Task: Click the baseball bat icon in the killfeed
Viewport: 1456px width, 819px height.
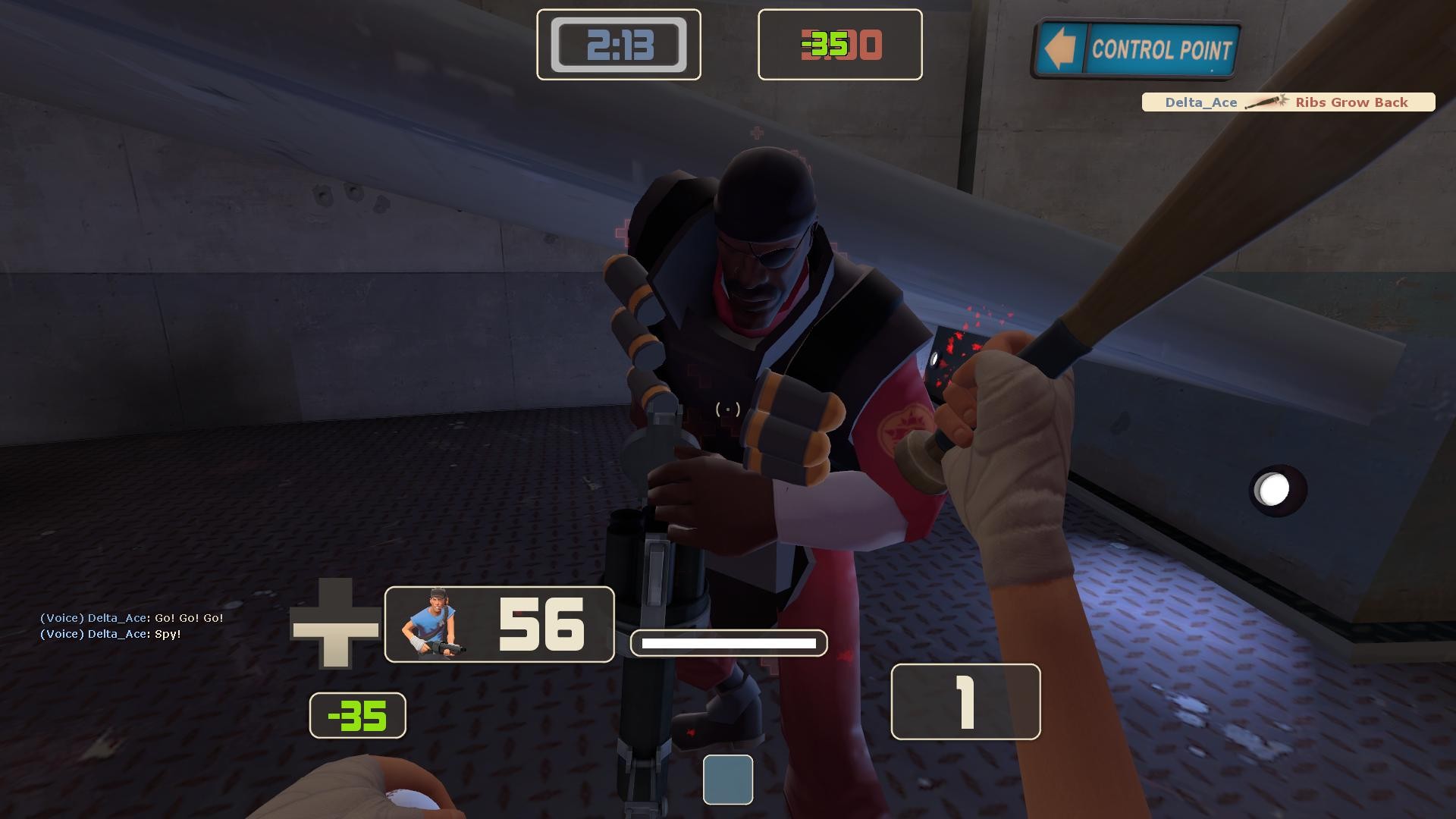Action: coord(1268,102)
